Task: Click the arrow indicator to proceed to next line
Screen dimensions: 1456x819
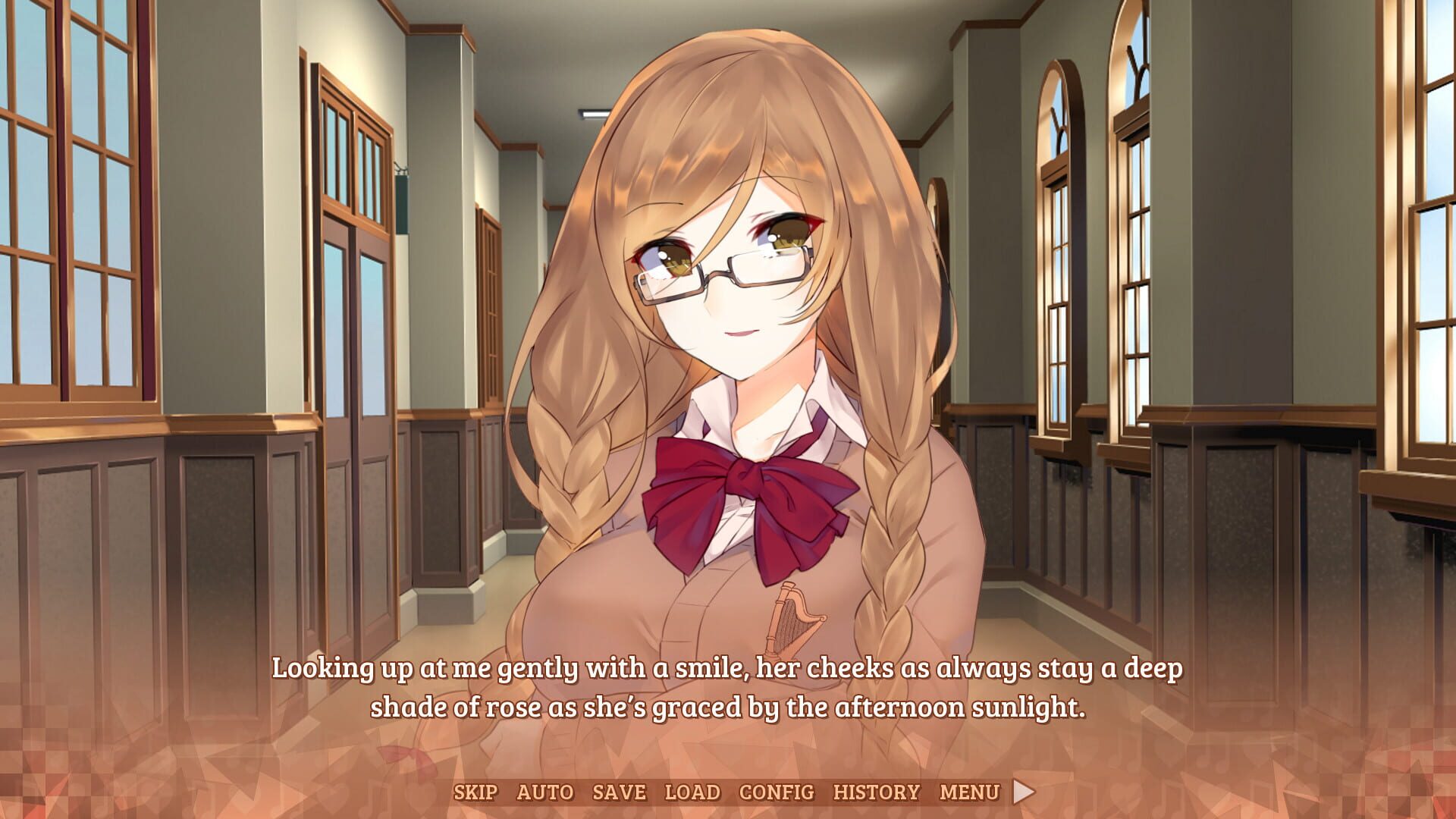Action: point(1025,792)
